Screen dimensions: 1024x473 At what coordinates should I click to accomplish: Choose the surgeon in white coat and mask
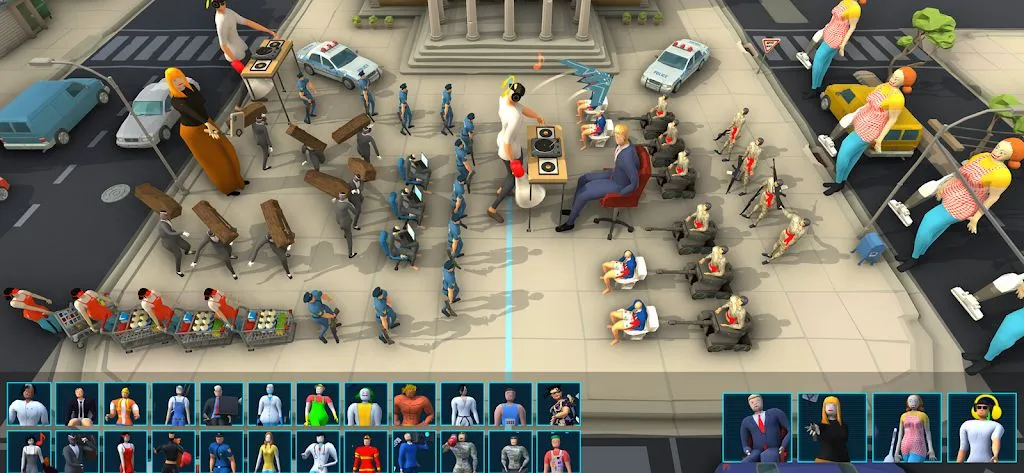270,404
